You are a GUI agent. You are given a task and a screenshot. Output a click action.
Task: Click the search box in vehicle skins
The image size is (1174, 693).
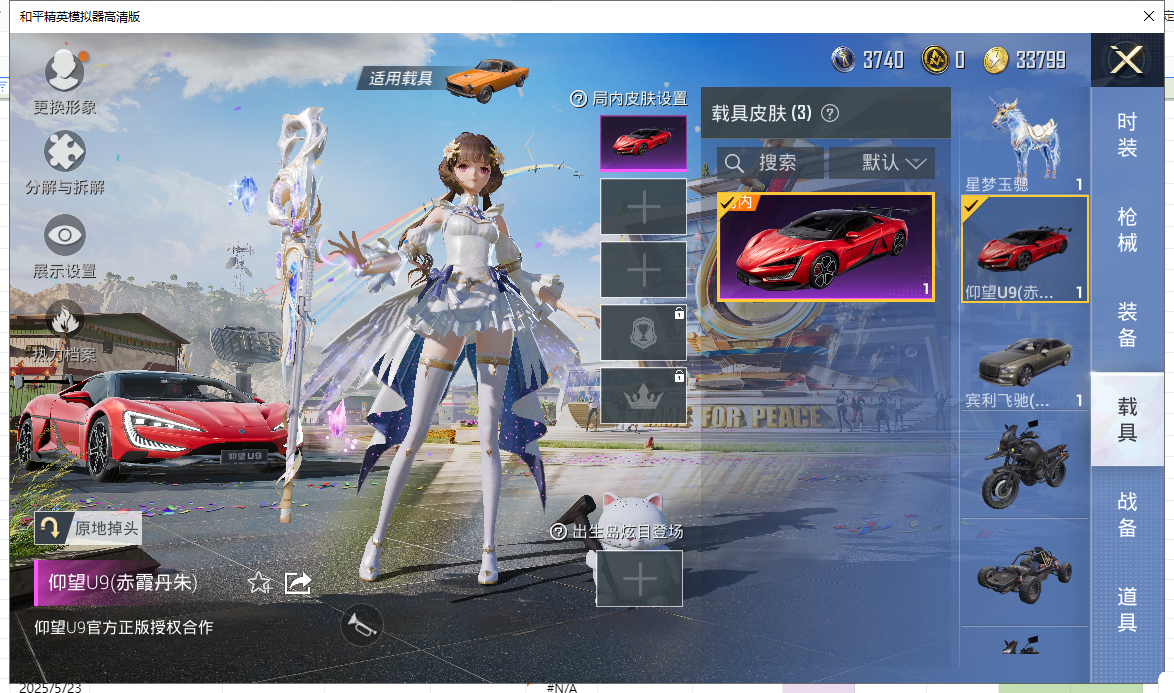770,163
